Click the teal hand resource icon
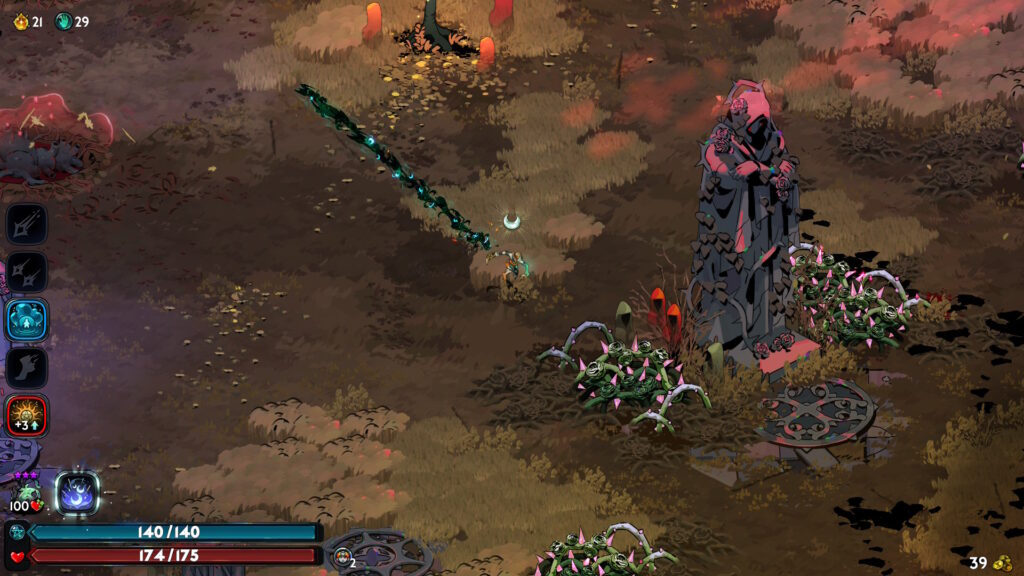 coord(62,21)
